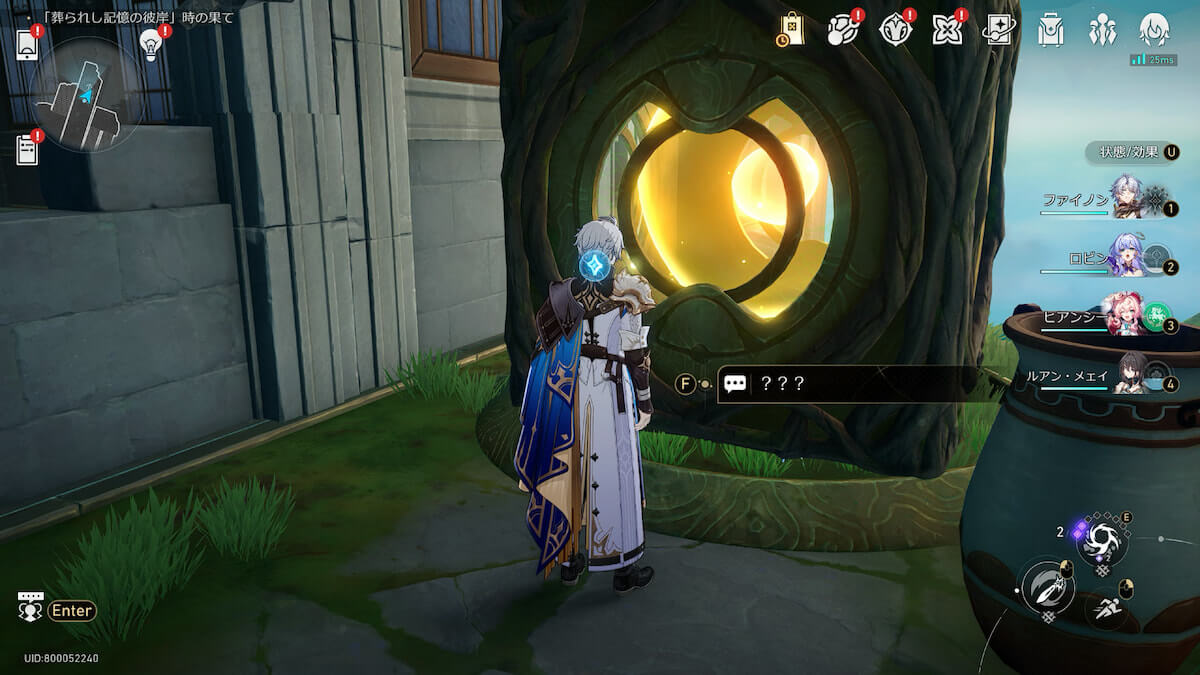Open the 状態/効果 status effects panel
This screenshot has width=1200, height=675.
point(1132,152)
